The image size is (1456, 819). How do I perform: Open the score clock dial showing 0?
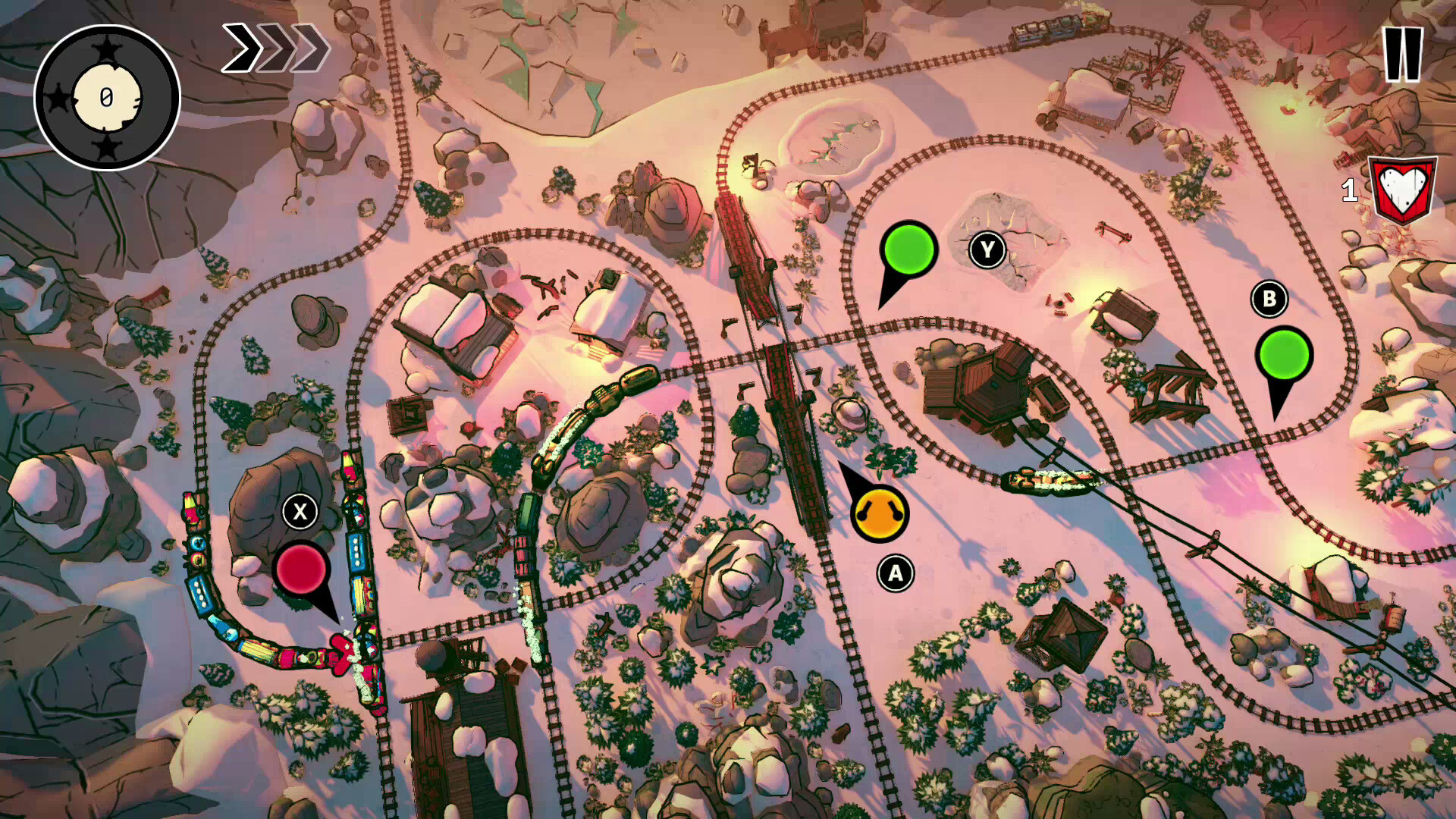(106, 99)
